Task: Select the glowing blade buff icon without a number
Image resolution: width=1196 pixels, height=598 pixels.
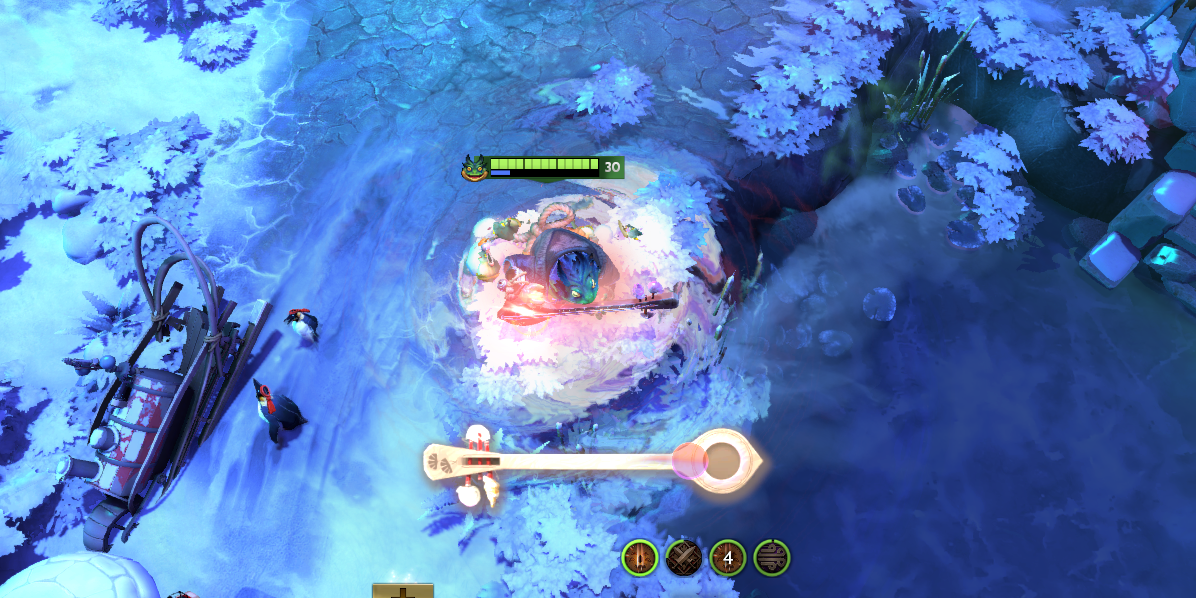Action: click(639, 557)
